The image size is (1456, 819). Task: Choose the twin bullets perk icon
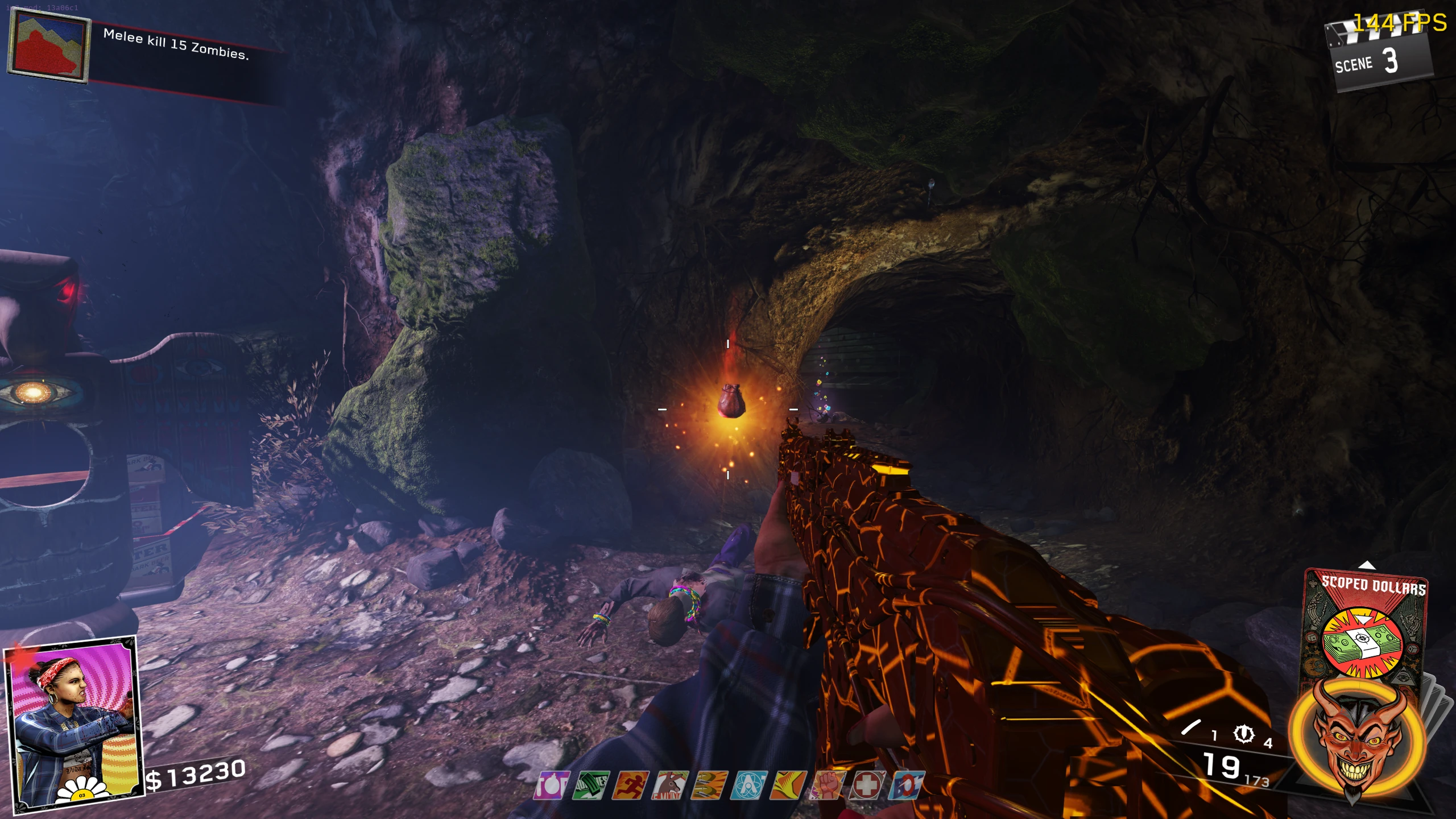(x=709, y=786)
